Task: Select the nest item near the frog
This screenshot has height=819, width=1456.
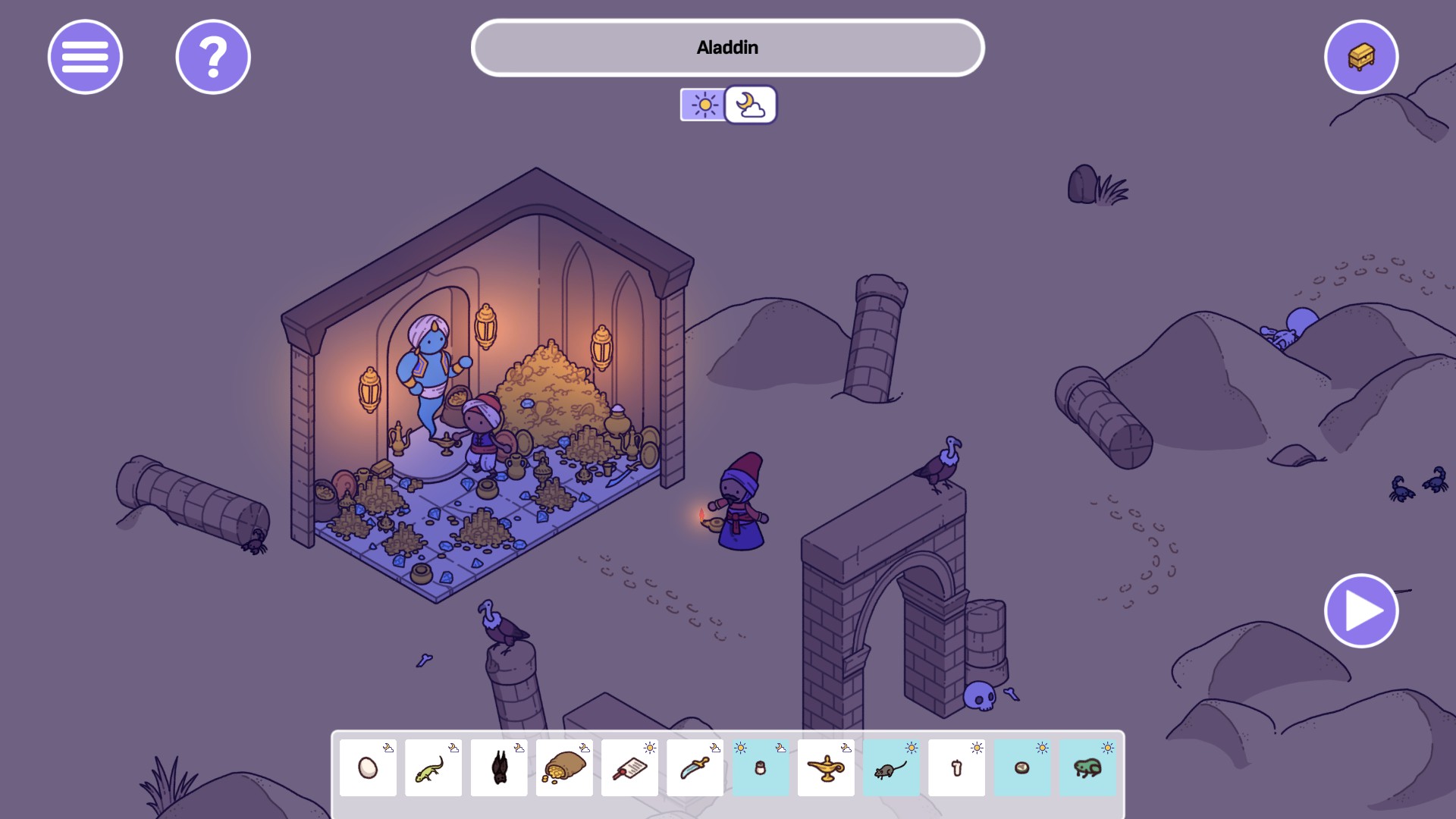Action: click(1021, 767)
